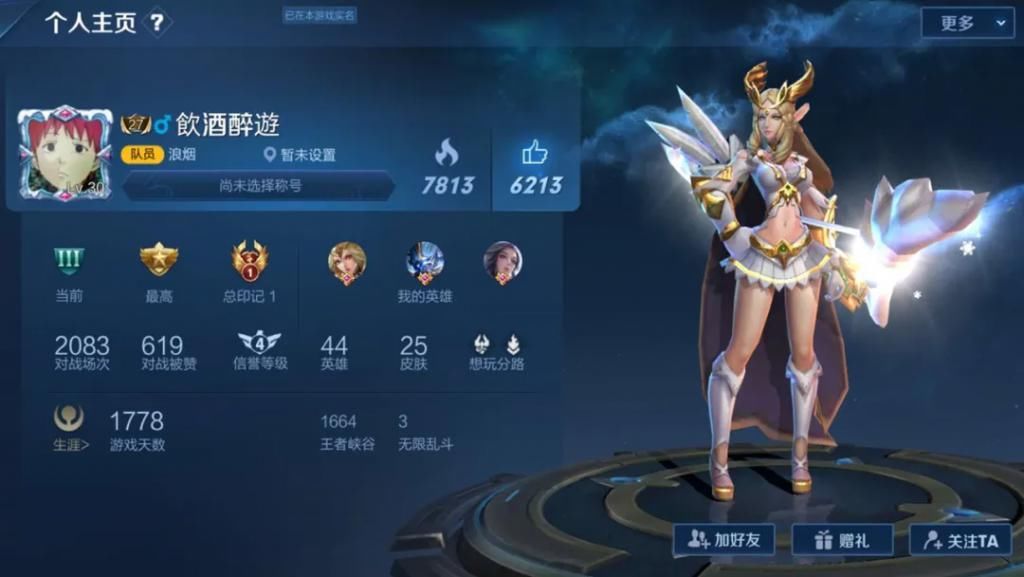Show the highest rank star badge 最高
The width and height of the screenshot is (1024, 577).
coord(158,261)
